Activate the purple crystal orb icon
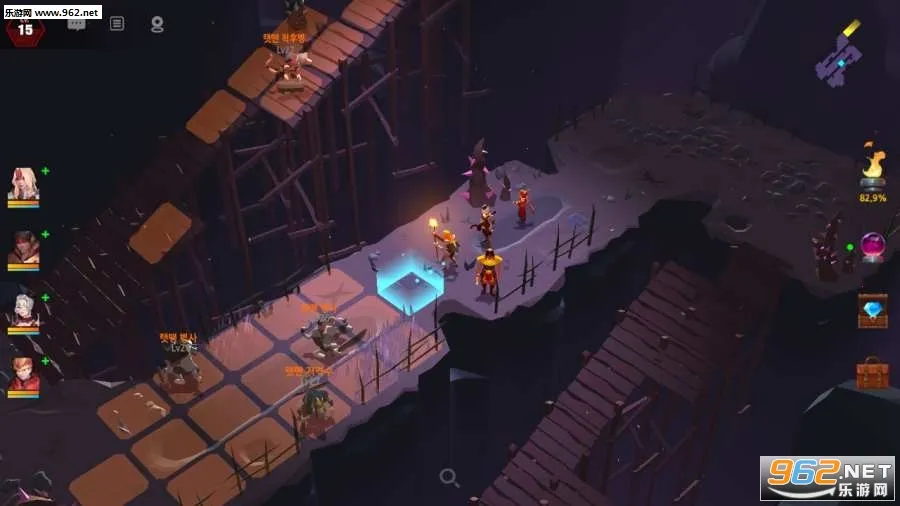The width and height of the screenshot is (900, 506). (872, 246)
